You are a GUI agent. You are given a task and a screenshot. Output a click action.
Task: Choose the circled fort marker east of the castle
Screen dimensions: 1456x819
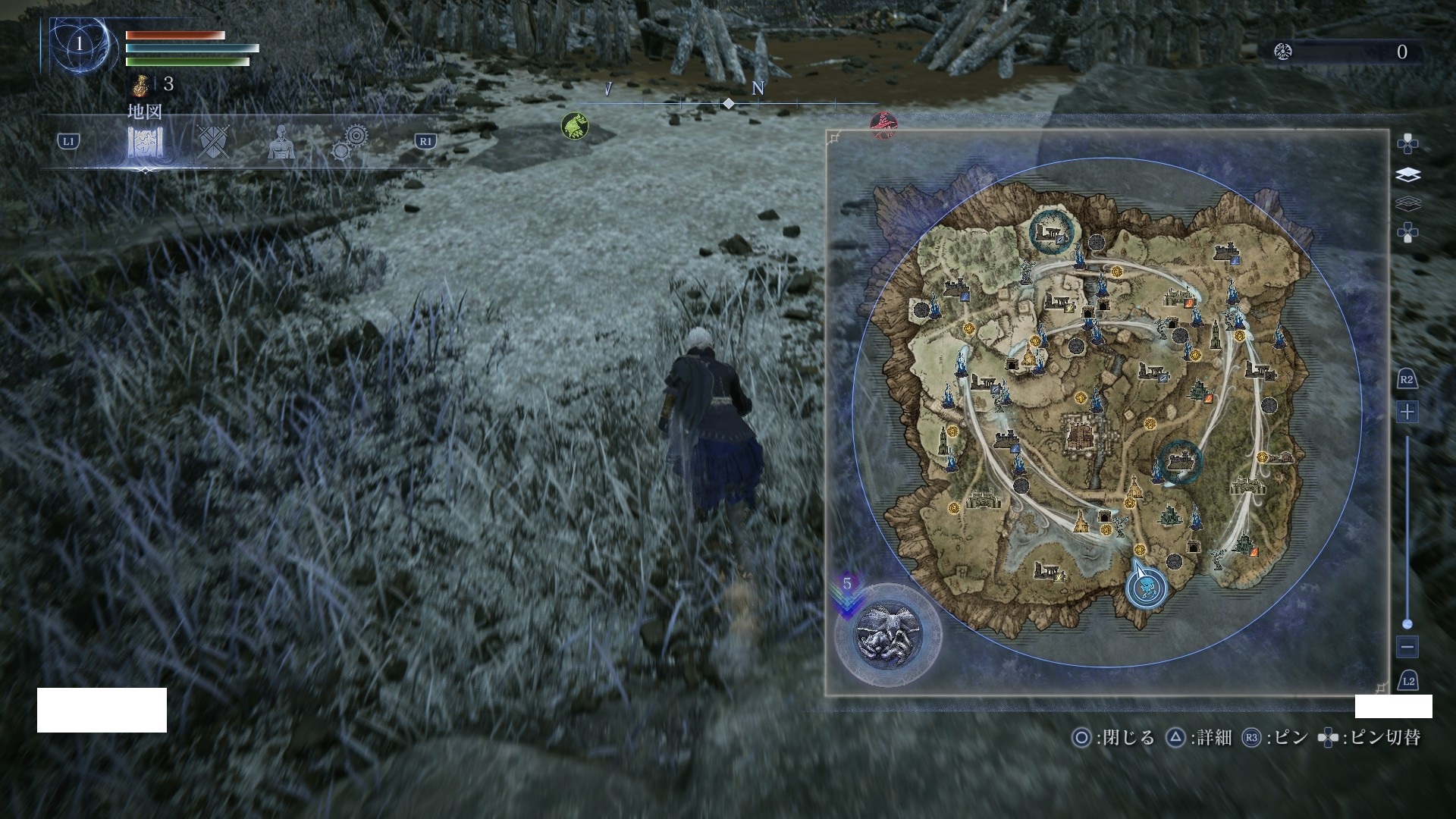point(1181,460)
